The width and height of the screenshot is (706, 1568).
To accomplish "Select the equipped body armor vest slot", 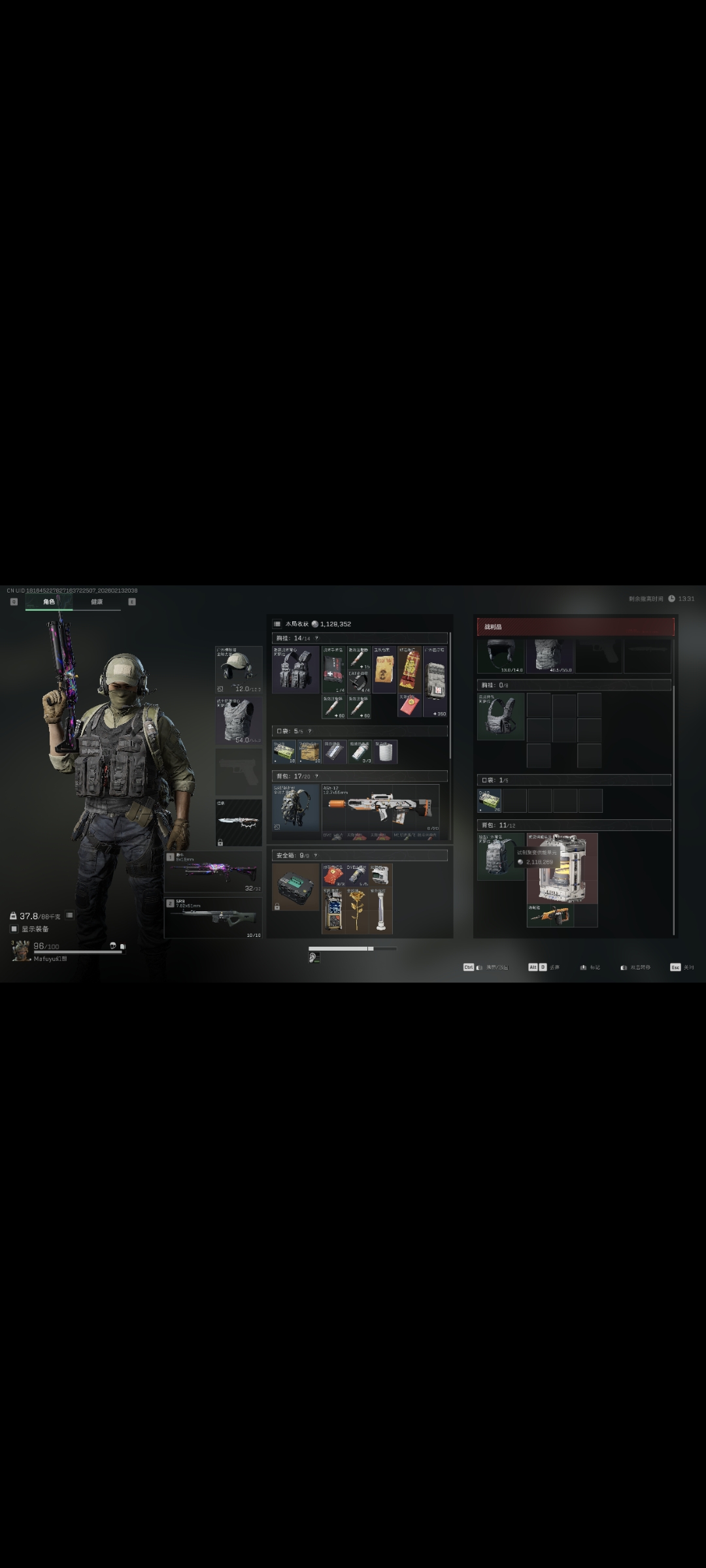I will tap(239, 720).
